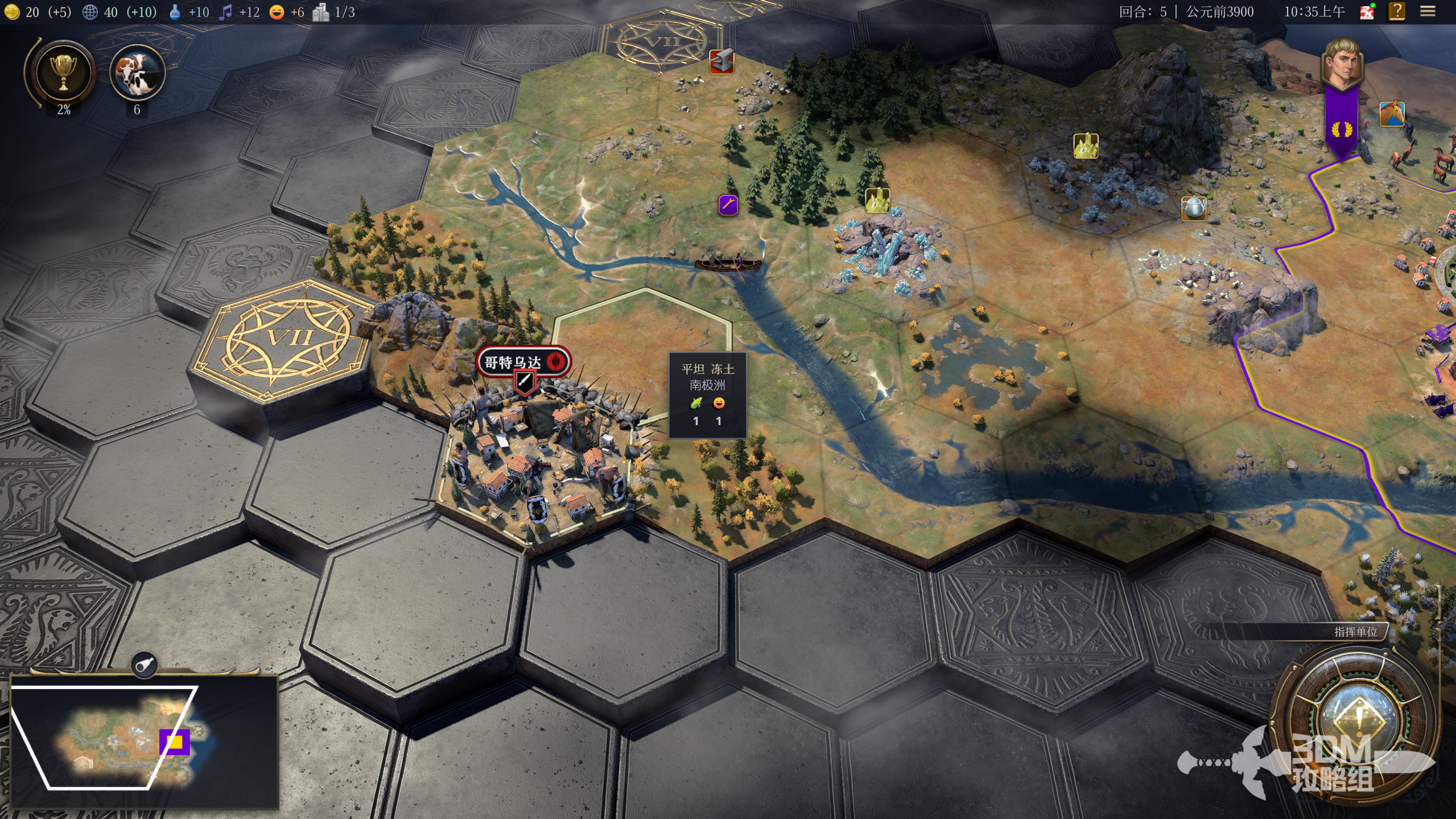This screenshot has width=1456, height=819.
Task: View the culture yield music-note icon
Action: [x=226, y=12]
